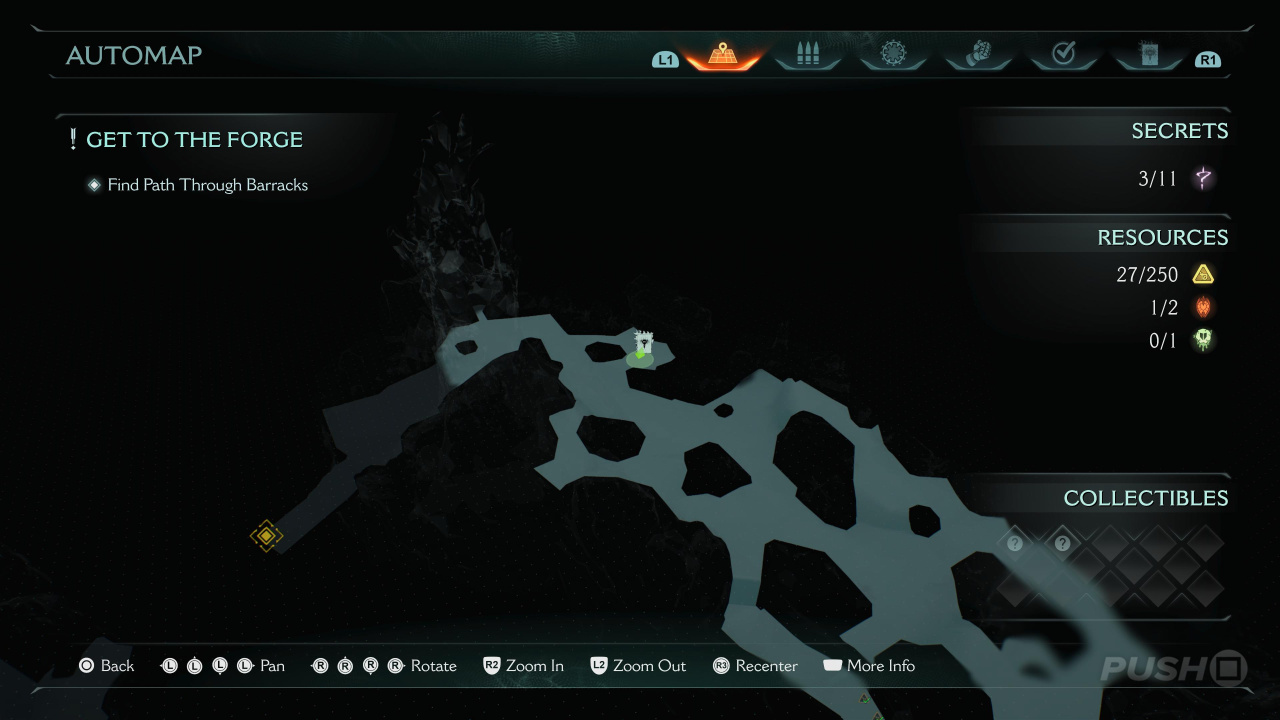Viewport: 1280px width, 720px height.
Task: Open the checkmark challenges tab
Action: pos(1063,55)
